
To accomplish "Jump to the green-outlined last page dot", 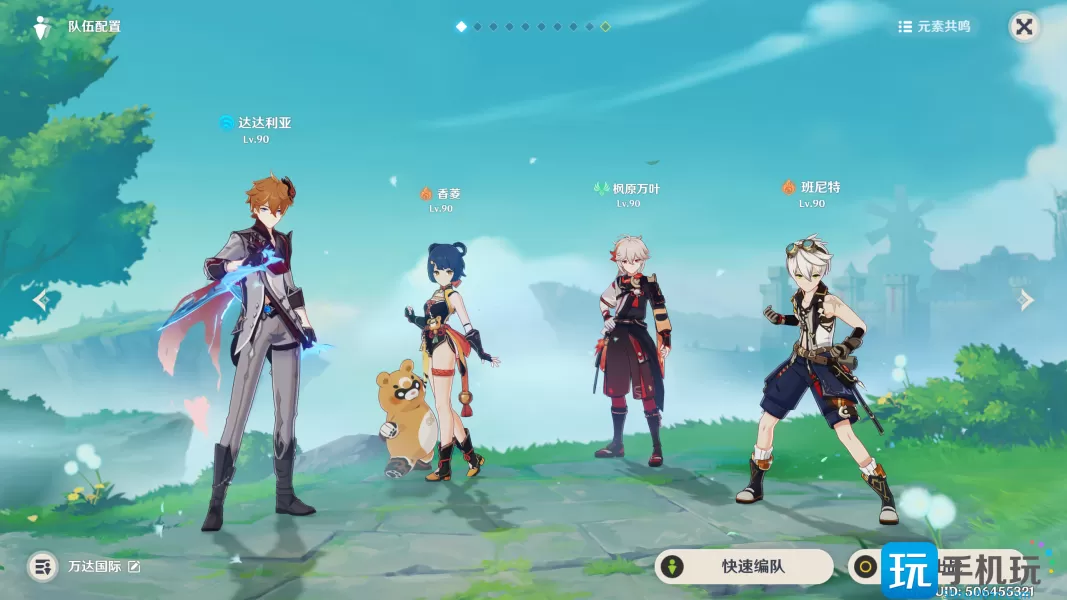I will pyautogui.click(x=605, y=27).
